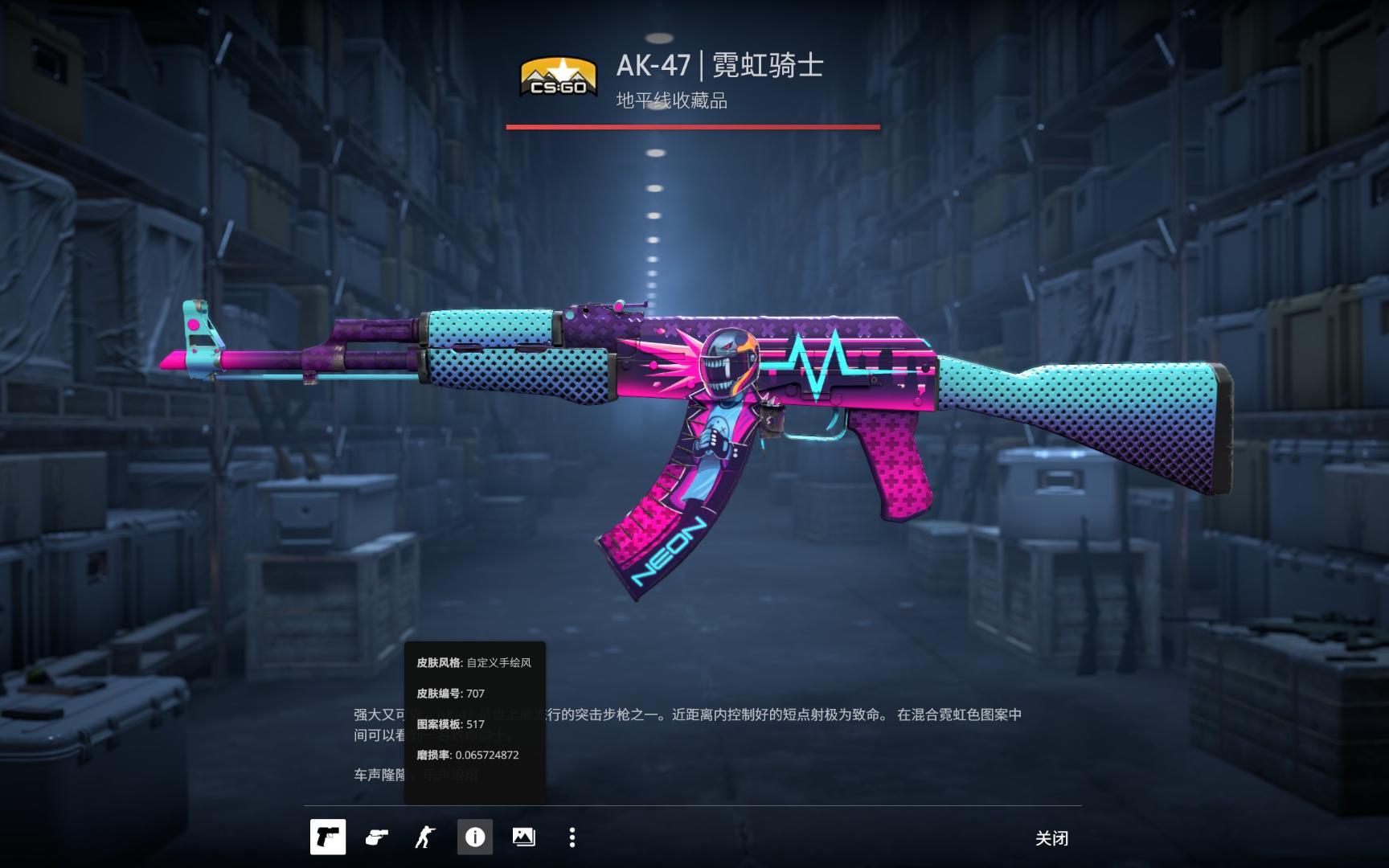The image size is (1389, 868).
Task: Toggle off the item info overlay
Action: click(x=474, y=837)
